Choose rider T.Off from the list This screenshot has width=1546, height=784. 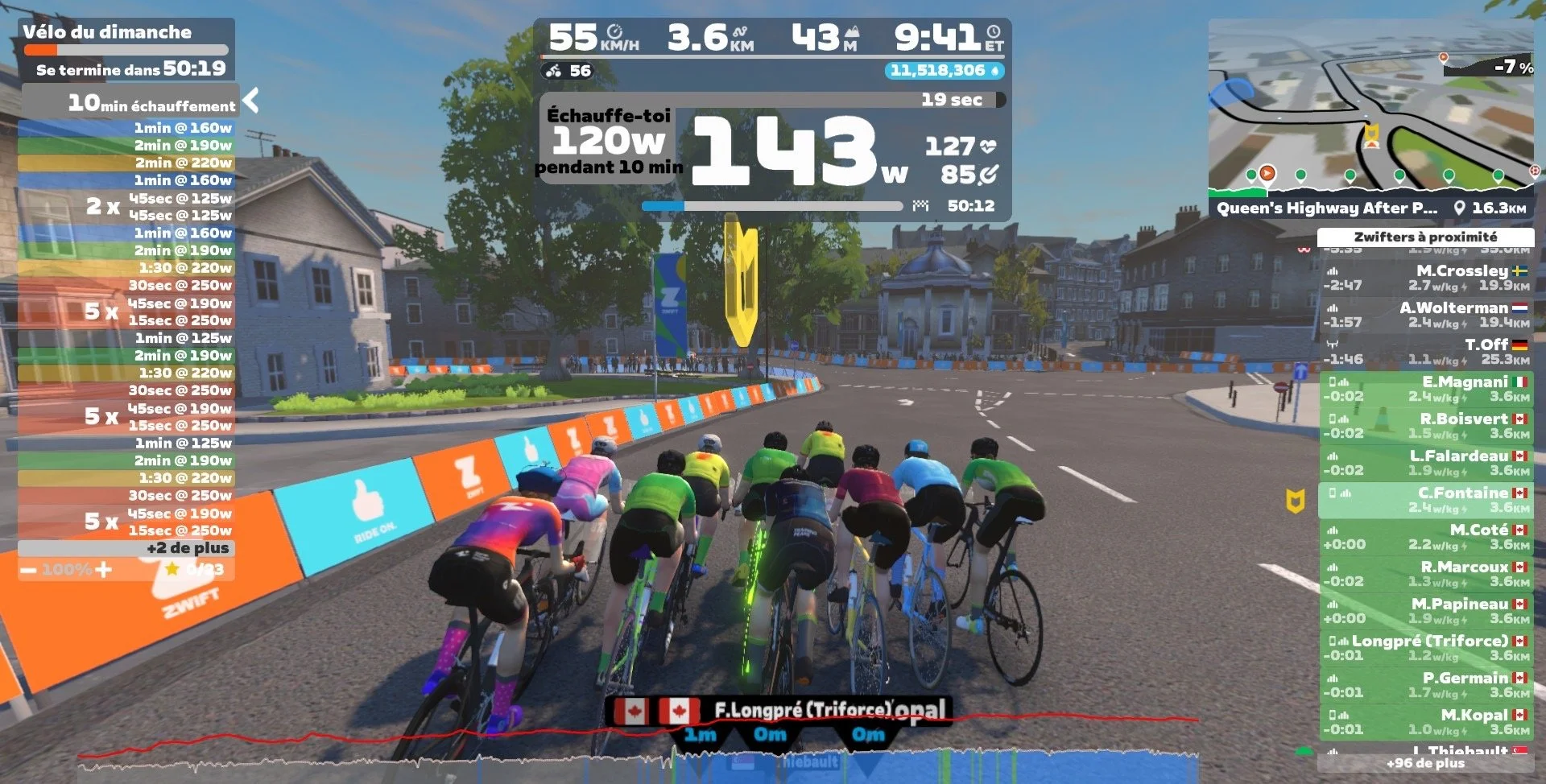click(1425, 352)
